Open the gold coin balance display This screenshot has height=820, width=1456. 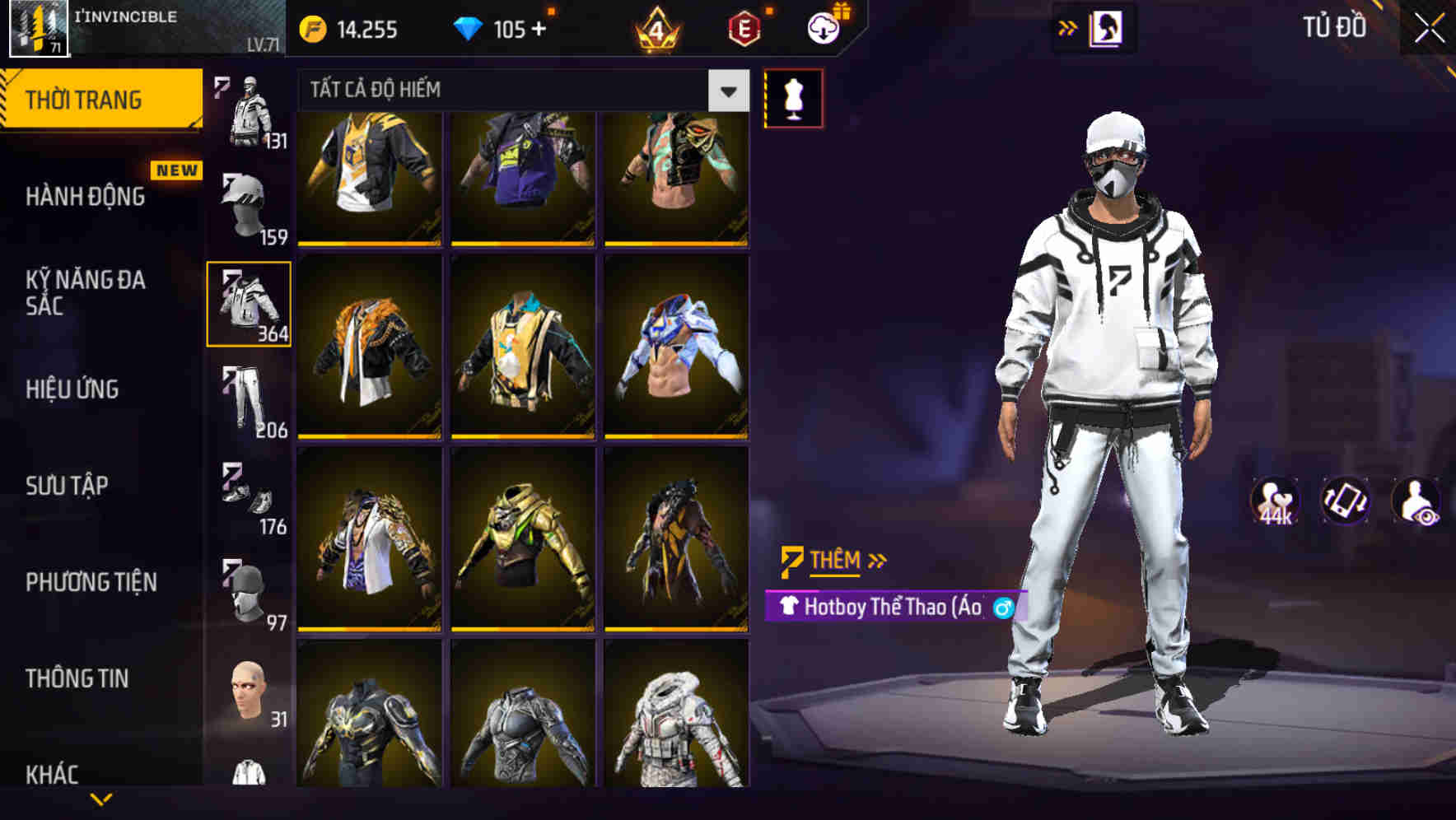click(x=346, y=29)
